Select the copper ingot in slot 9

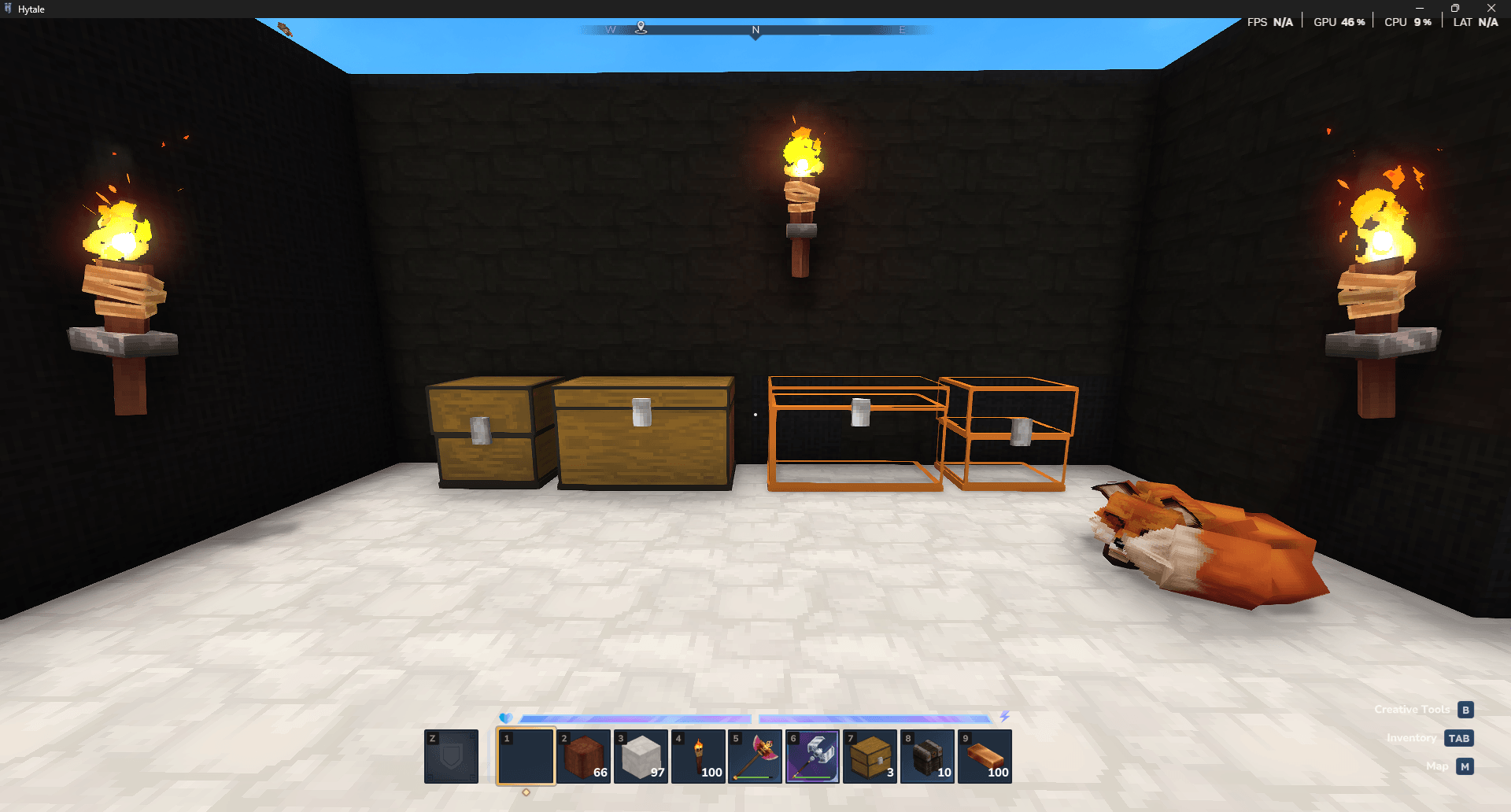(x=985, y=757)
